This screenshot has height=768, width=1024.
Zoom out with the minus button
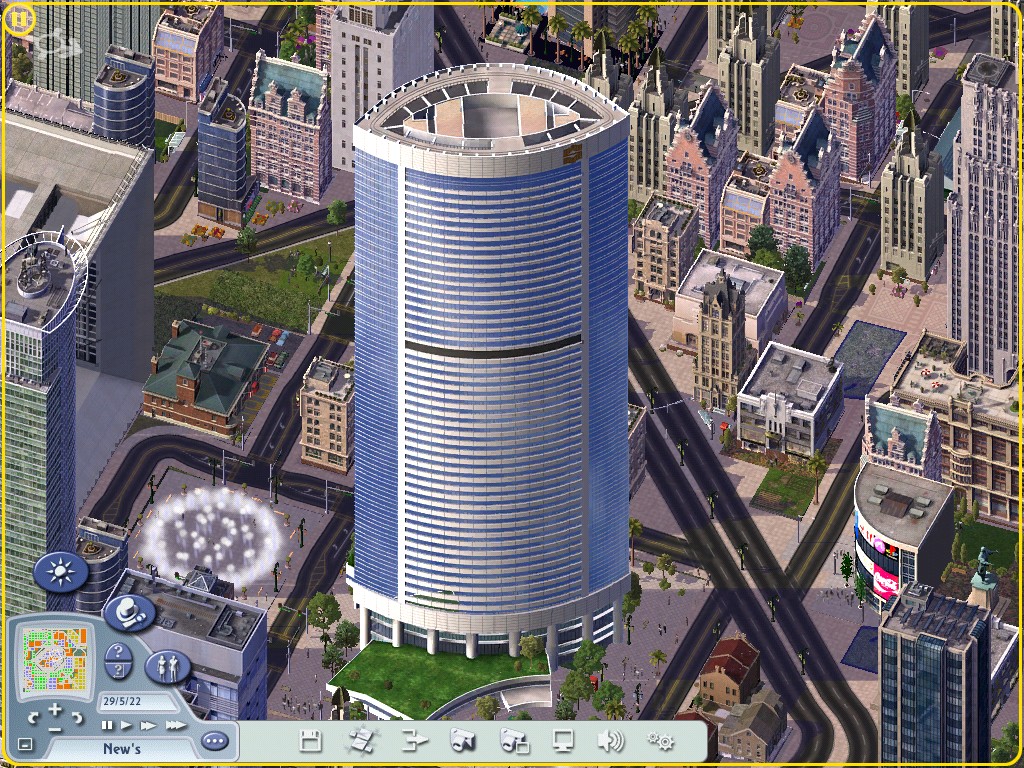coord(55,728)
